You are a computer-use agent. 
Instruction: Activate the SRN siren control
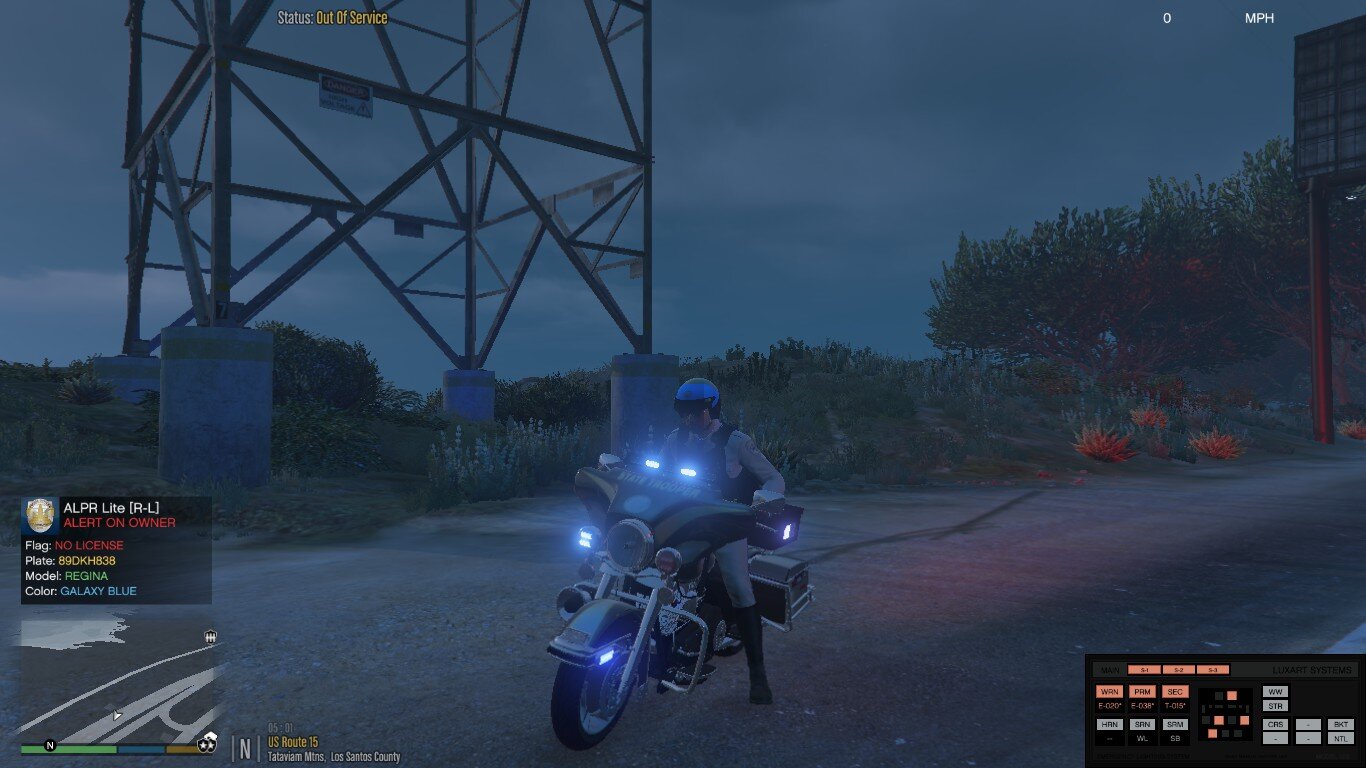pyautogui.click(x=1143, y=724)
